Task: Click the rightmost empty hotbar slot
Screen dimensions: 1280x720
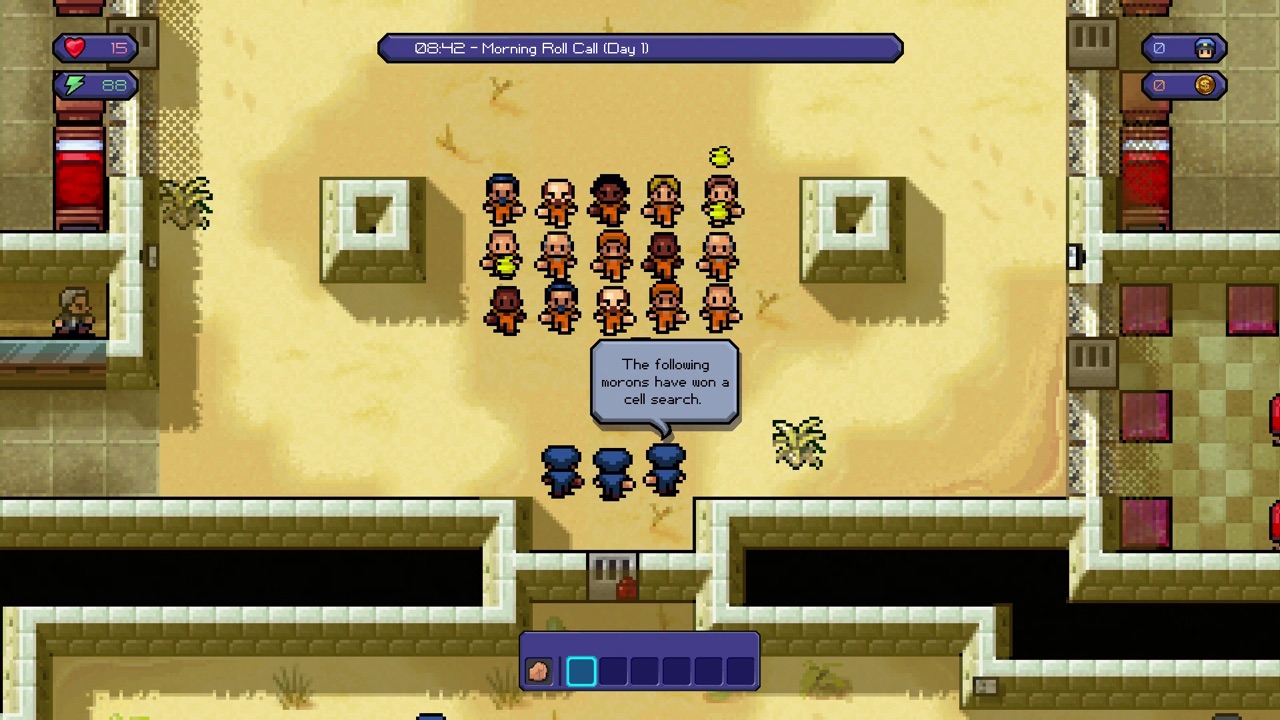Action: (740, 670)
